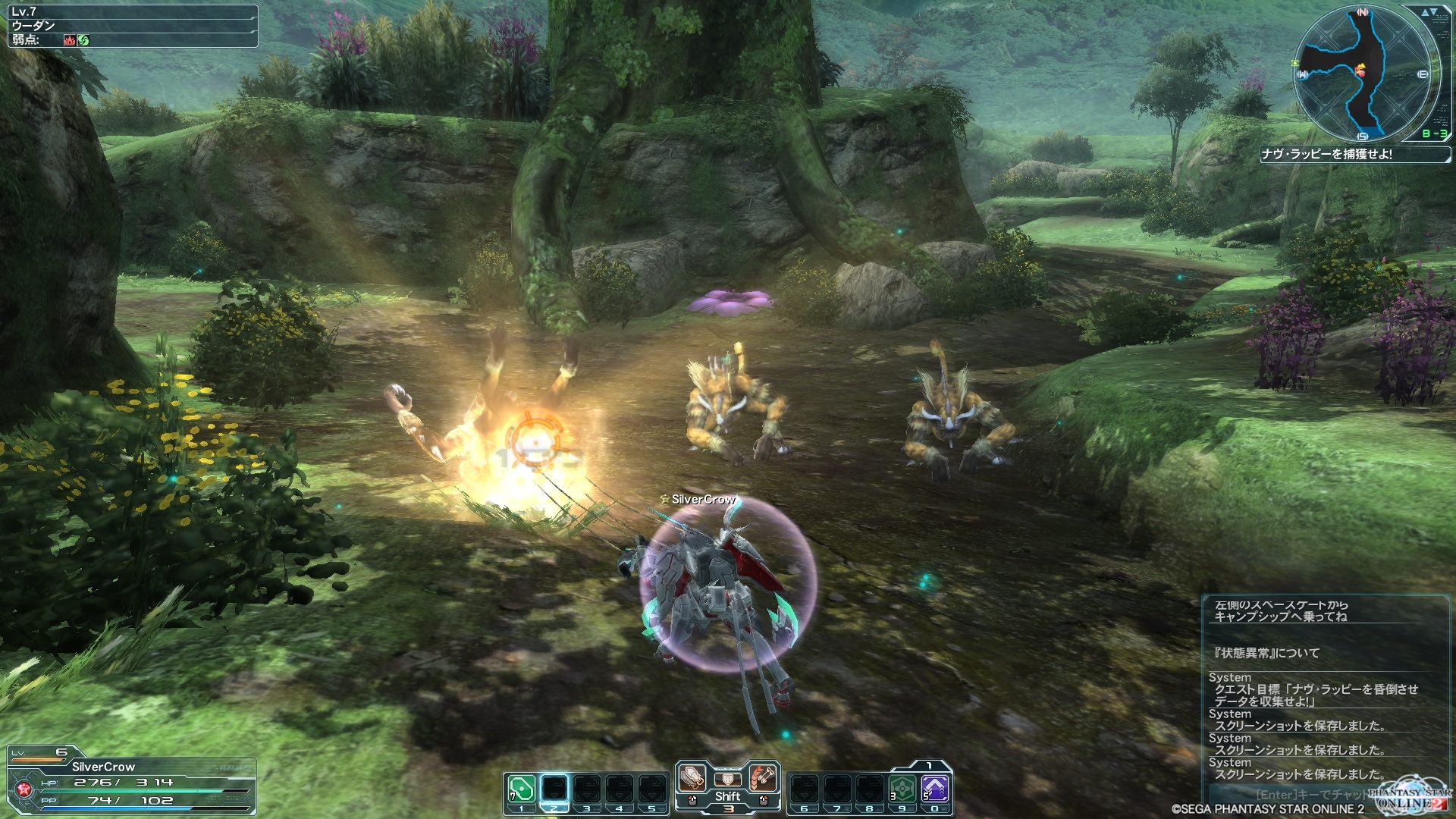This screenshot has width=1456, height=819.
Task: Activate the green item in hotbar slot 9
Action: [x=902, y=789]
